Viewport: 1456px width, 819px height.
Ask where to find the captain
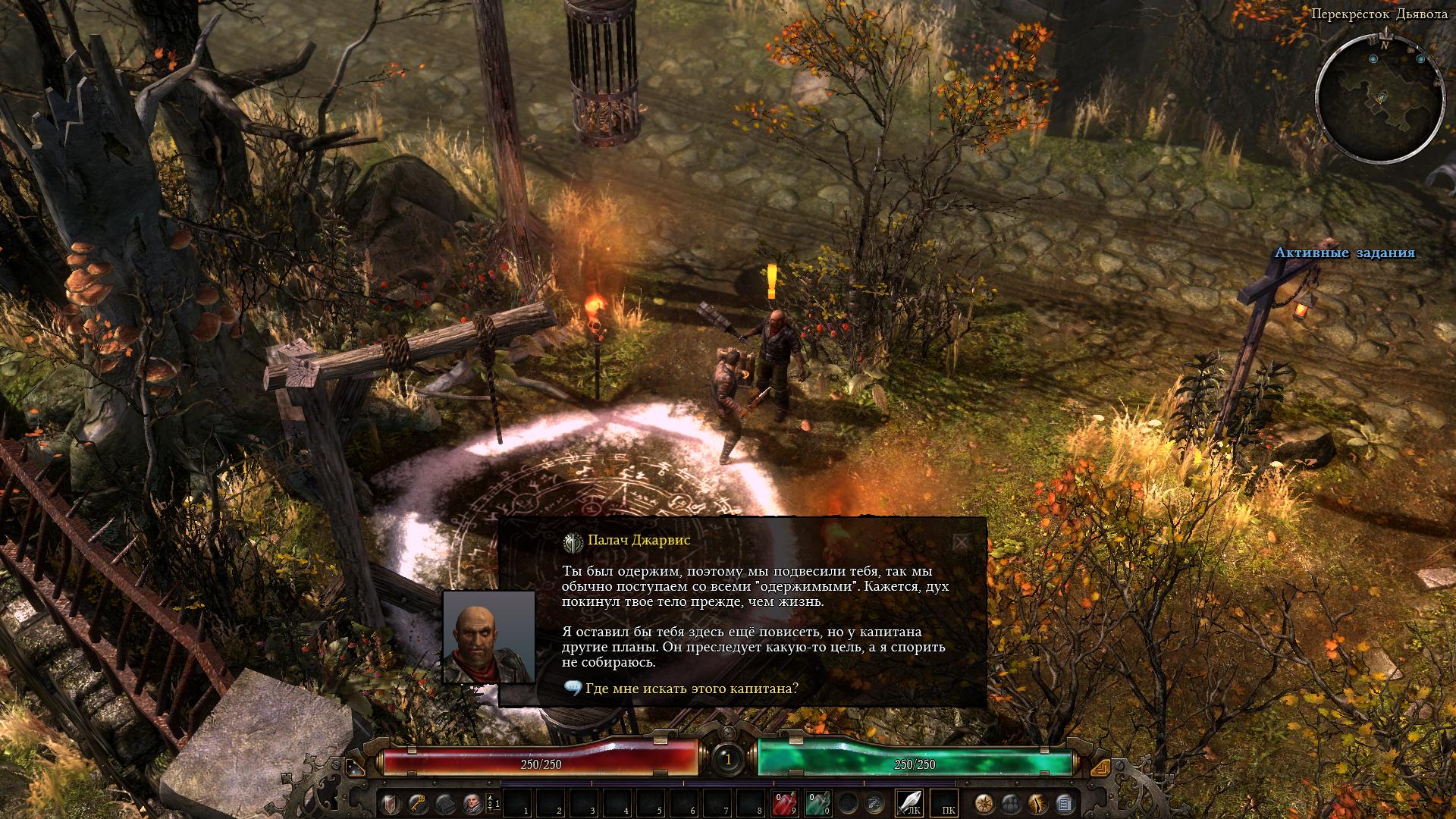691,689
